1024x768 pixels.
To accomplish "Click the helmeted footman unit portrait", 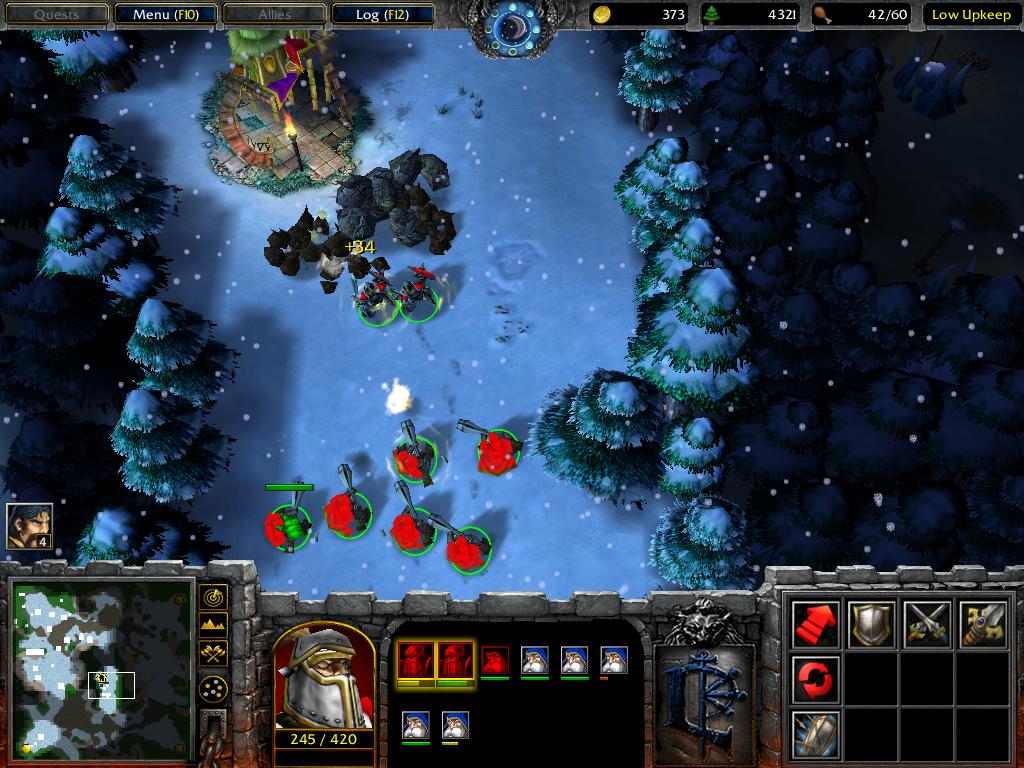I will (x=323, y=681).
